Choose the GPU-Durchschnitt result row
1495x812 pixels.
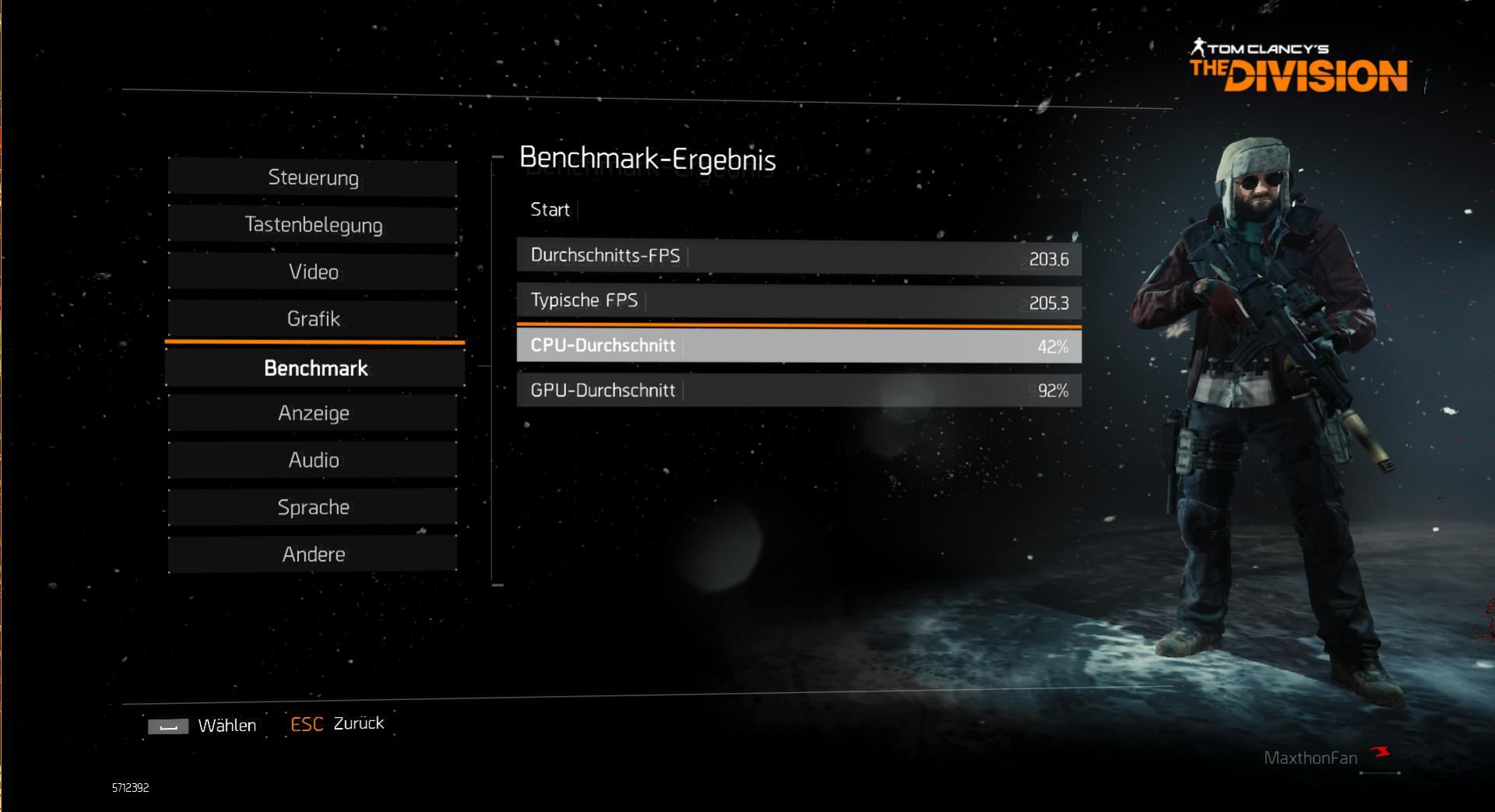[x=798, y=390]
